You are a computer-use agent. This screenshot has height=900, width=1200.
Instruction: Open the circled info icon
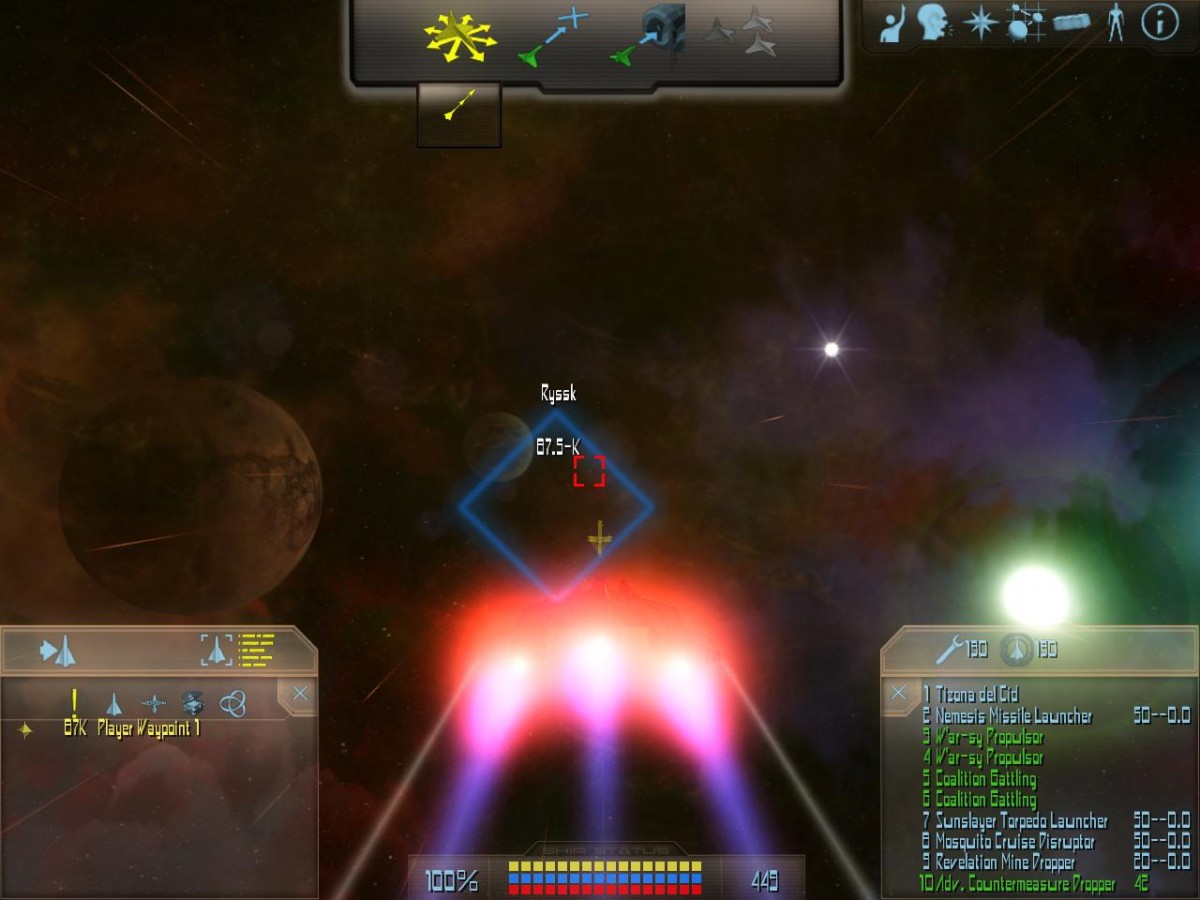1160,23
